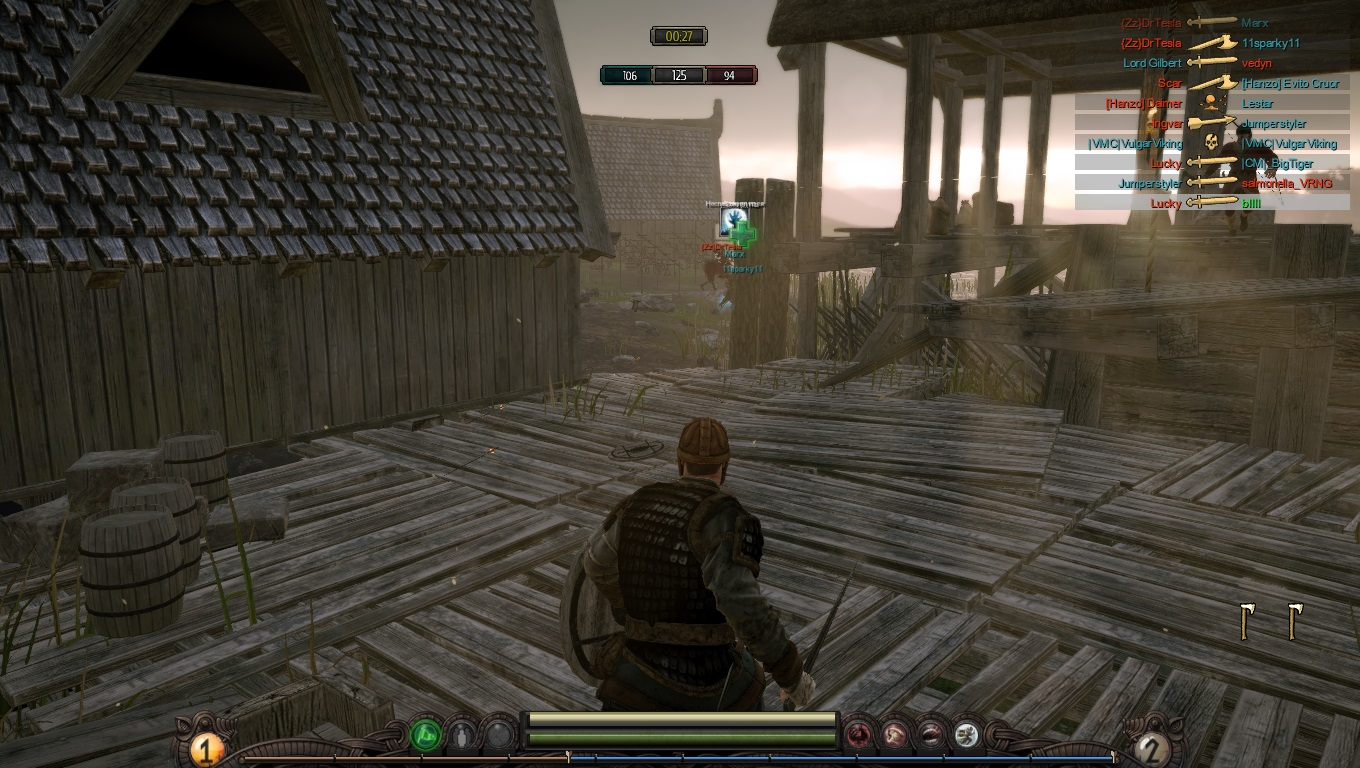Select weapon slot 2 orb
Screen dimensions: 1360x768
pyautogui.click(x=1151, y=748)
